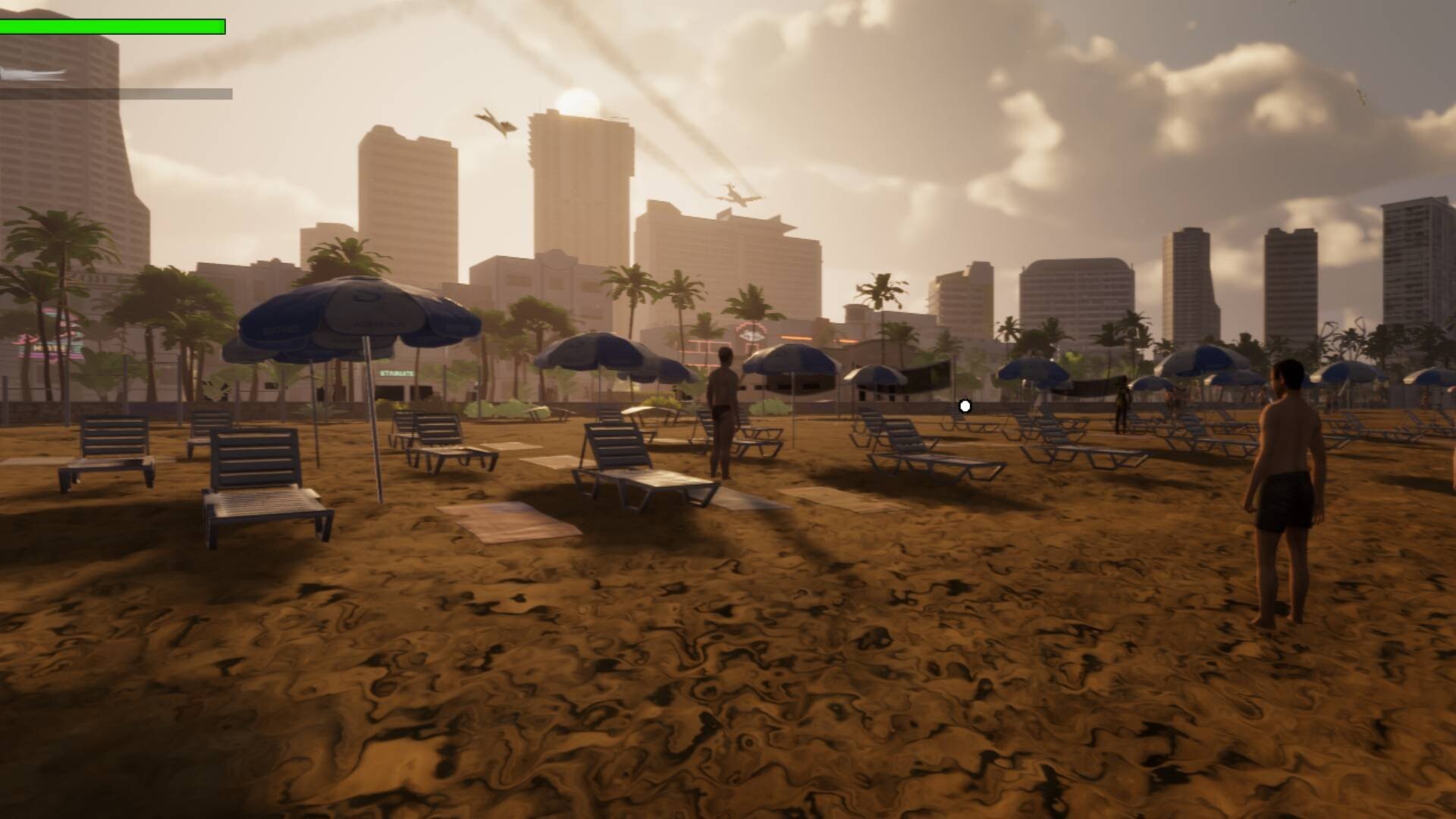The image size is (1456, 819).
Task: Click the white crosshair dot in screen center
Action: pos(965,406)
